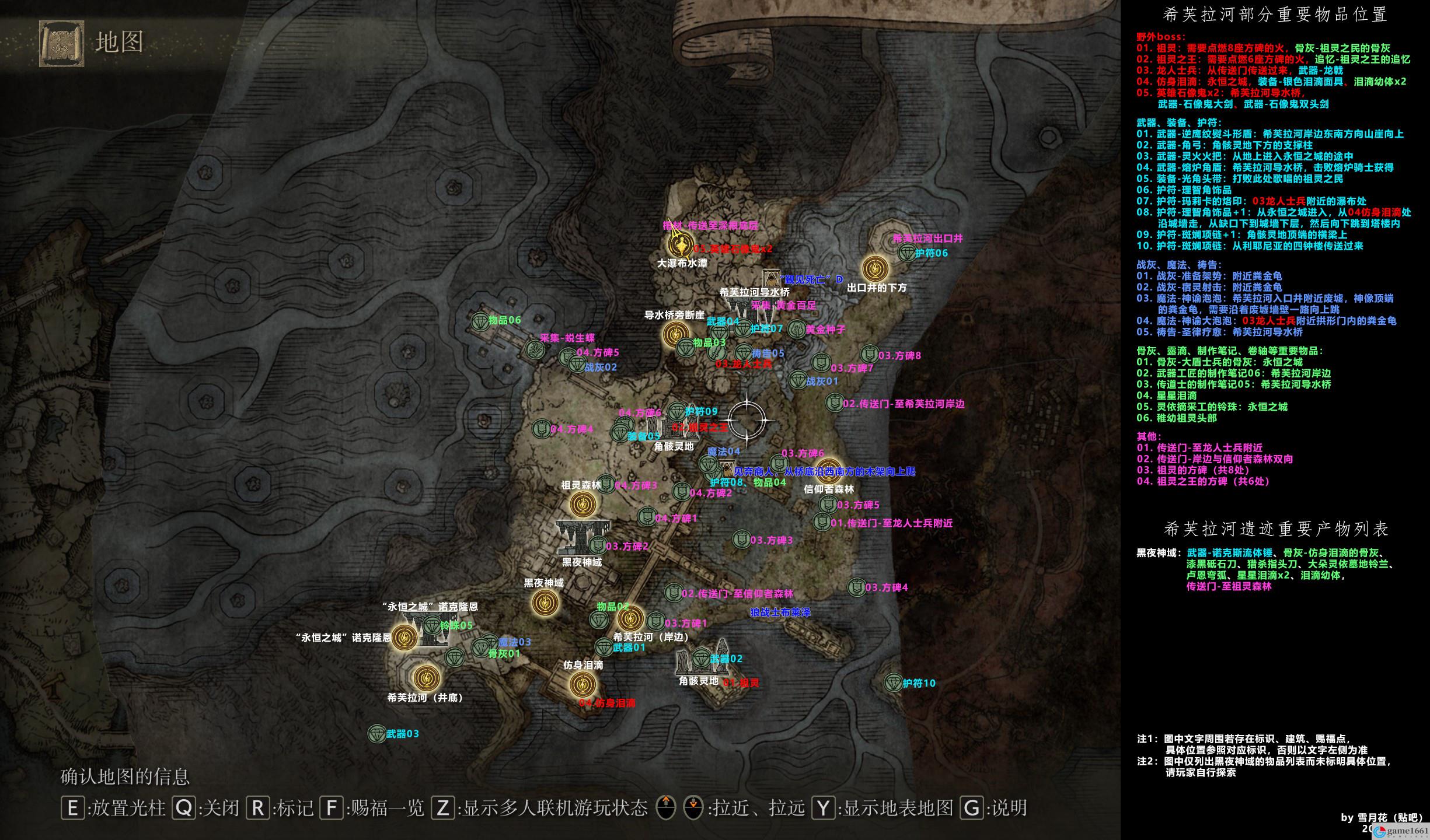The width and height of the screenshot is (1430, 840).
Task: Choose the "永恒之城"诺克隆恩 golden grace icon
Action: pos(403,638)
